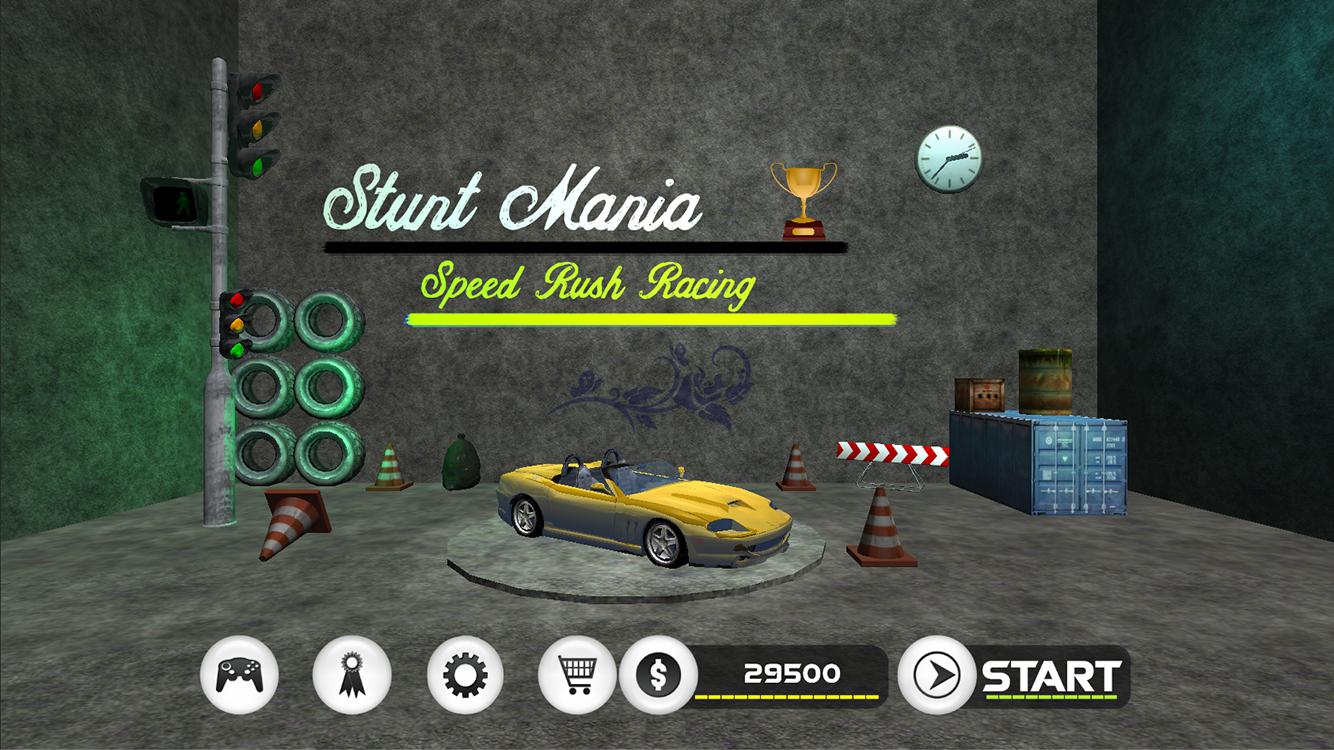Image resolution: width=1334 pixels, height=750 pixels.
Task: Click the white arrow inside the START button
Action: (x=938, y=673)
